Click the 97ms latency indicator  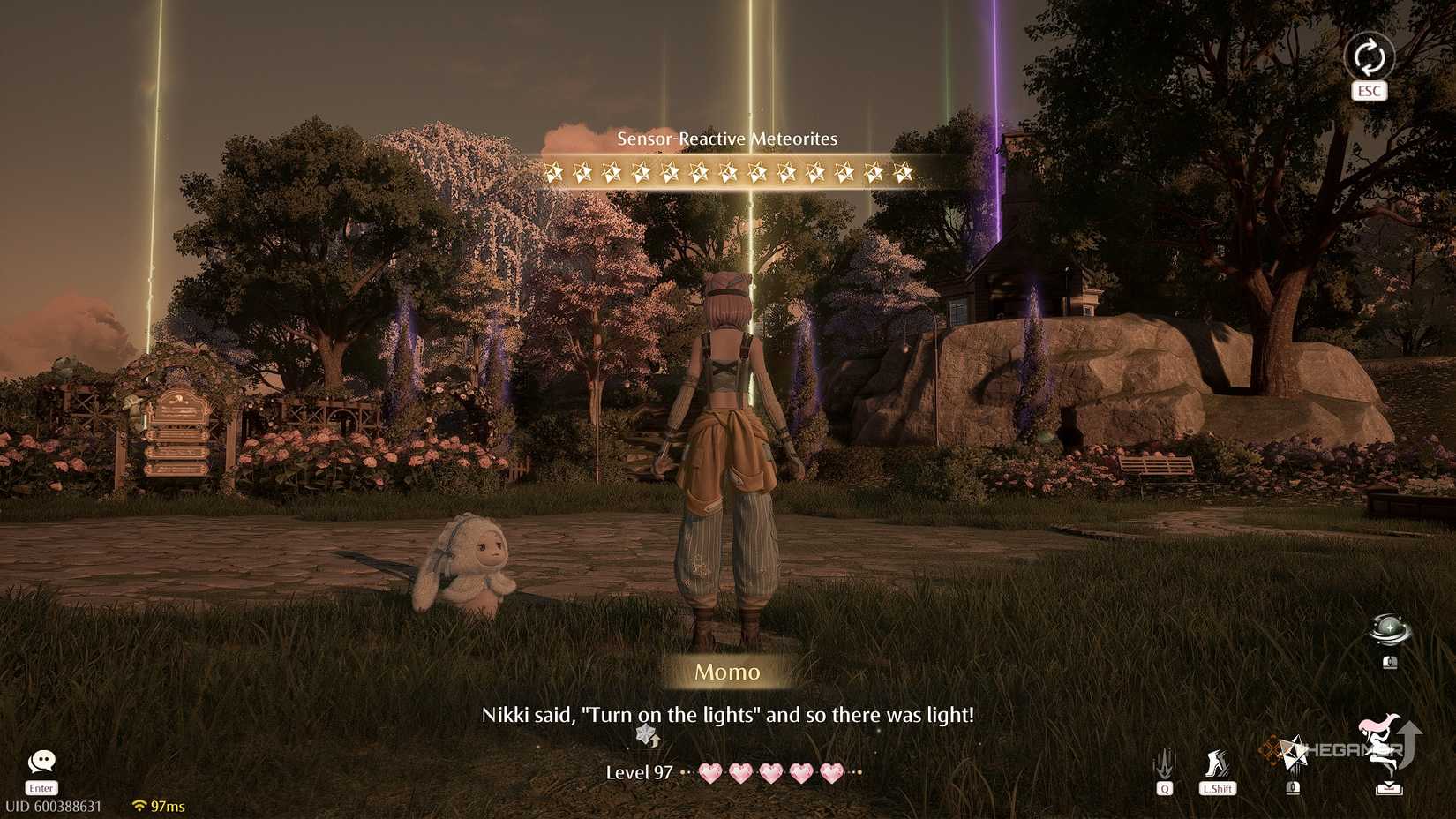coord(168,805)
